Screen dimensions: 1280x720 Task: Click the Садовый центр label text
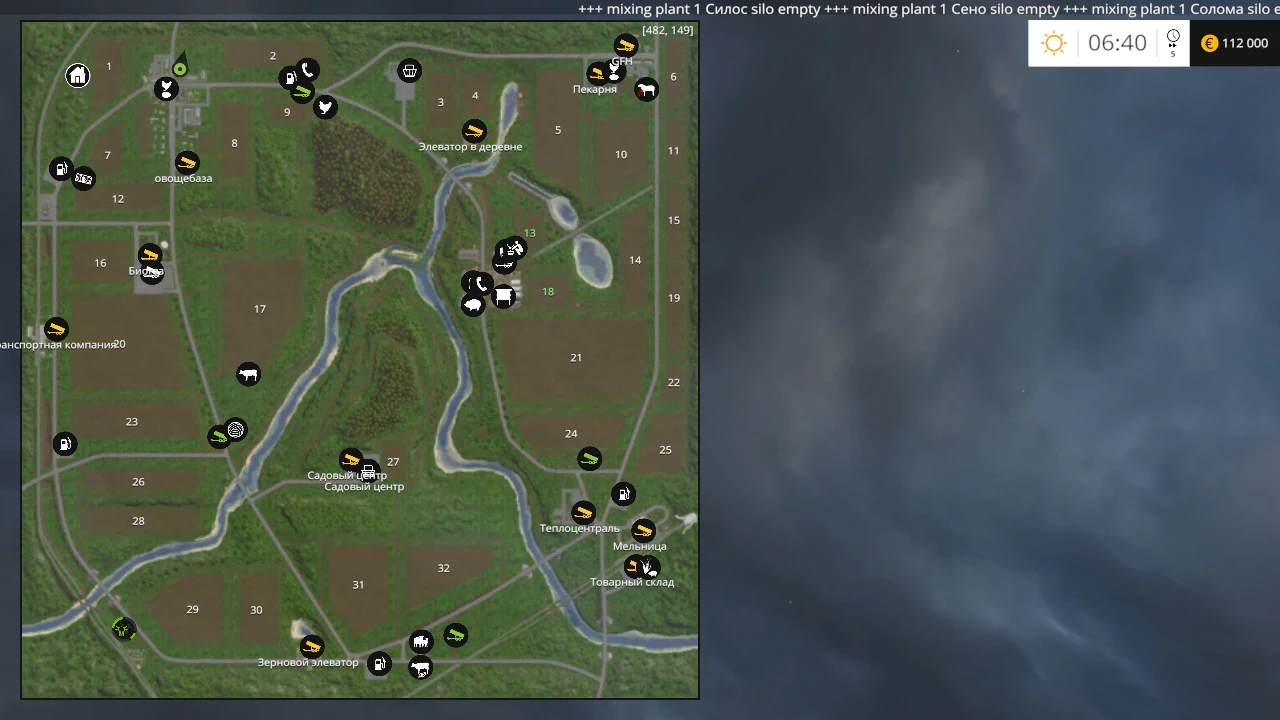[363, 487]
